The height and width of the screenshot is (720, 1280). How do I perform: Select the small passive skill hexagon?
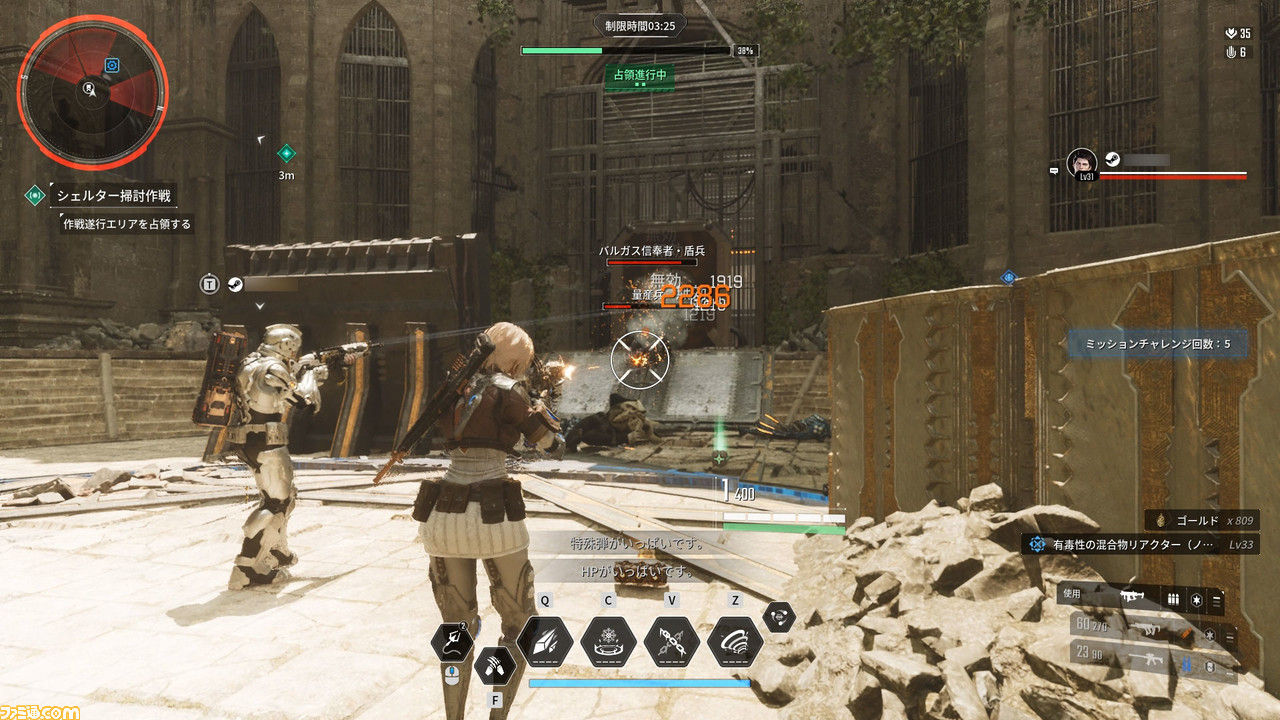pos(779,617)
